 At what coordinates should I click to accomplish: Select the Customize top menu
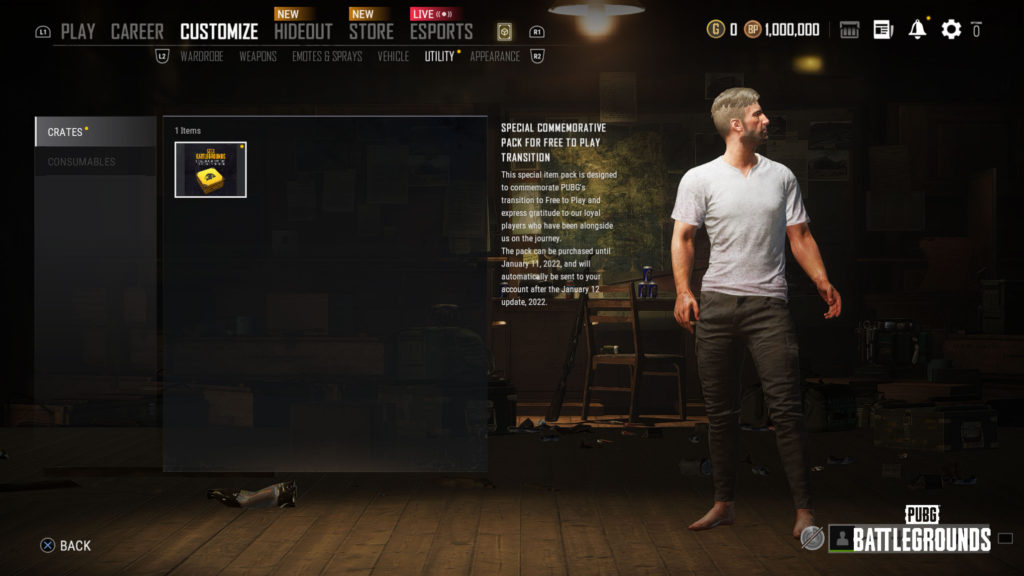point(219,31)
